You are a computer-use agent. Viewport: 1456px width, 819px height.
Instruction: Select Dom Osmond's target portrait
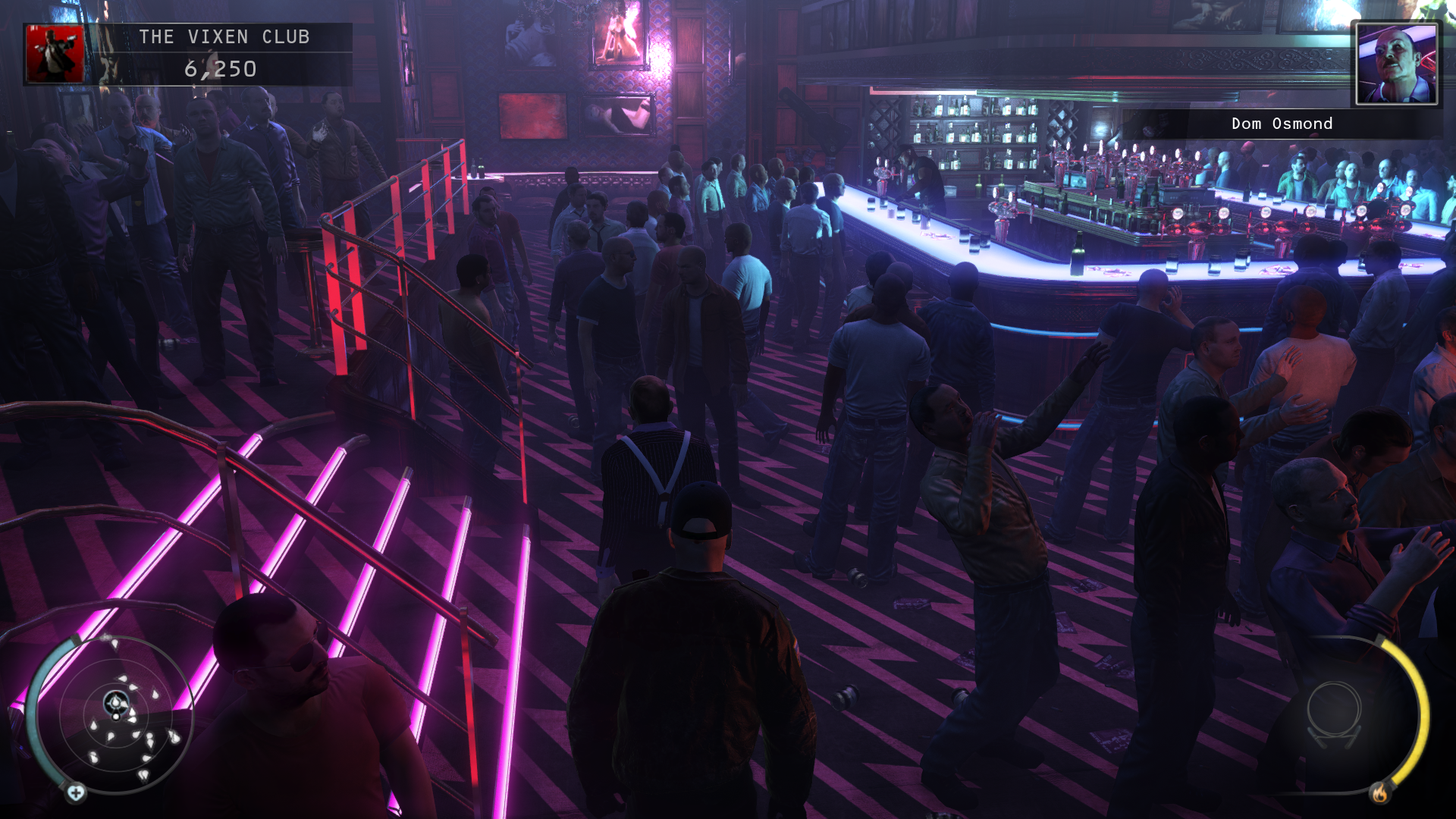pyautogui.click(x=1396, y=64)
